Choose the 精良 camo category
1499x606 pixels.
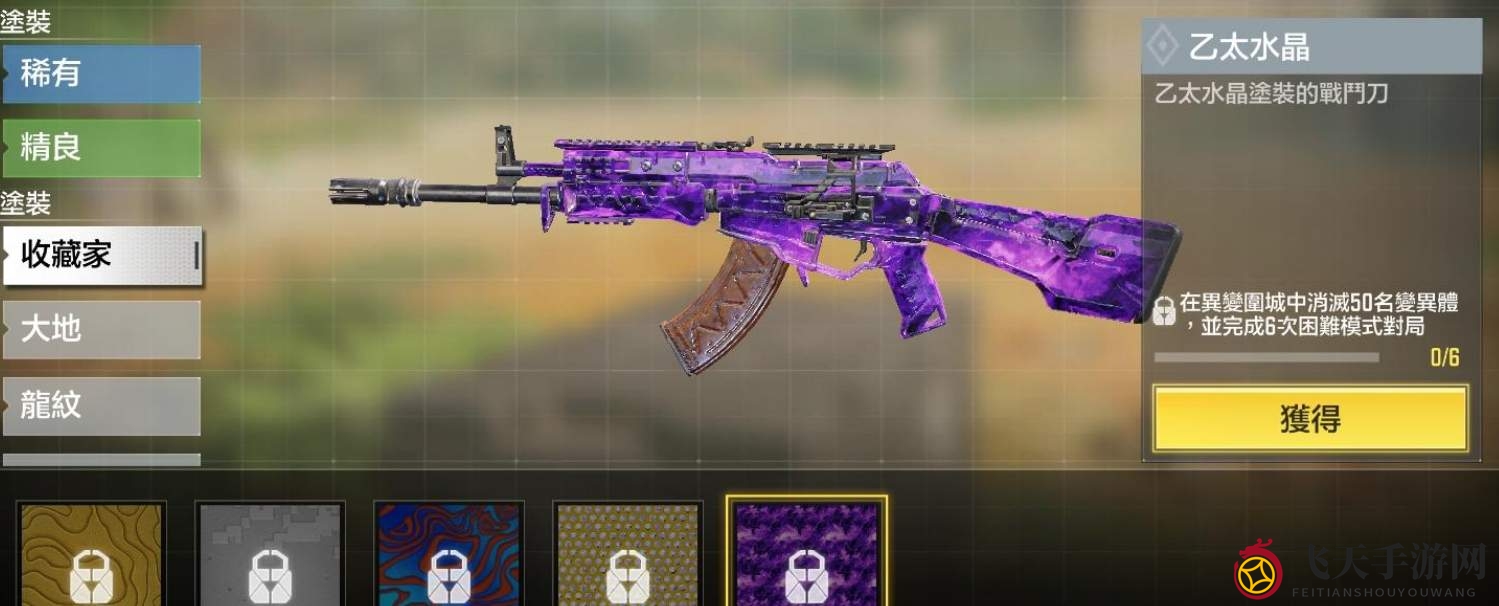(x=101, y=148)
